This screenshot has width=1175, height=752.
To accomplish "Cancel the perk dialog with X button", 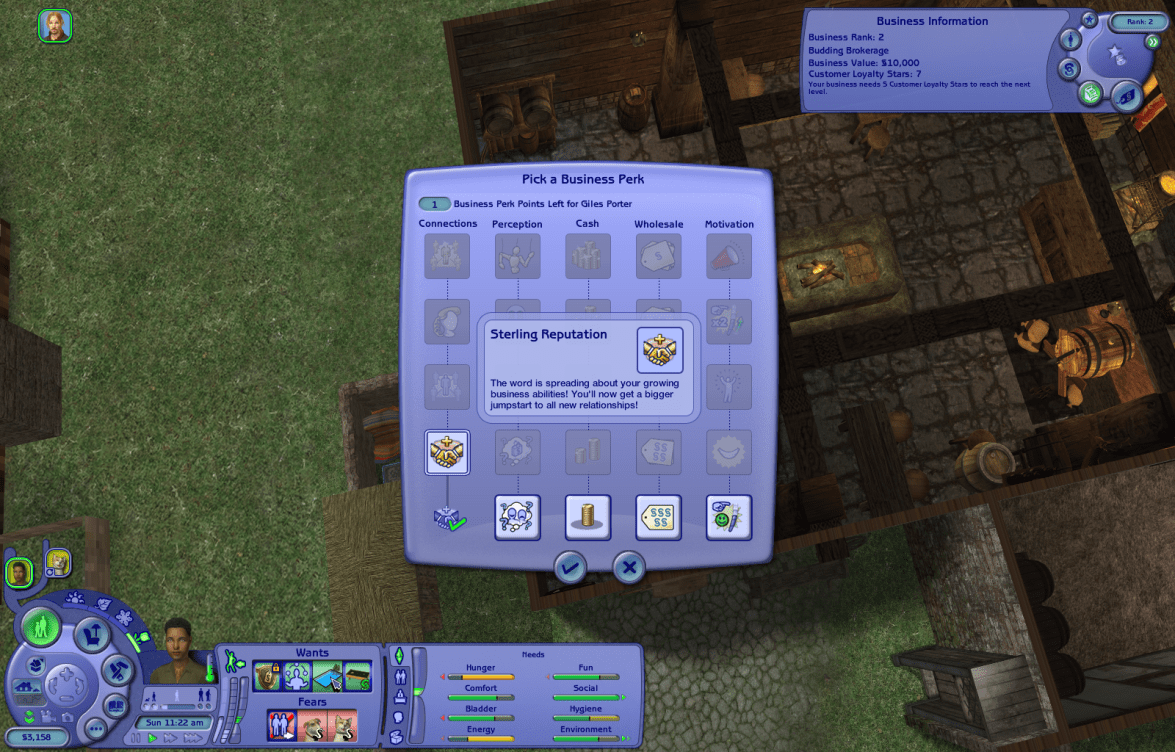I will click(629, 568).
